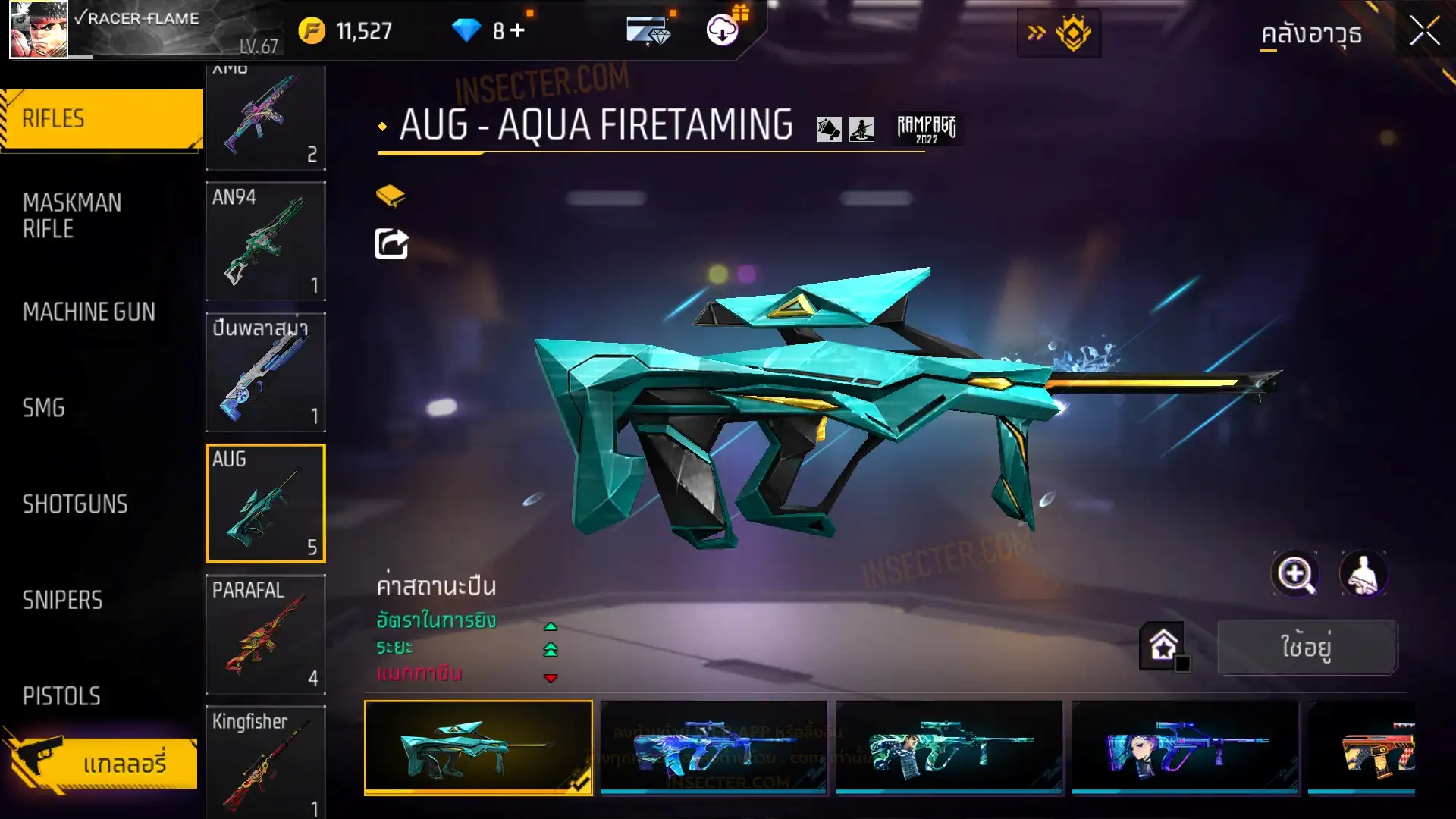Open the yellow book icon
1456x819 pixels.
(x=391, y=196)
